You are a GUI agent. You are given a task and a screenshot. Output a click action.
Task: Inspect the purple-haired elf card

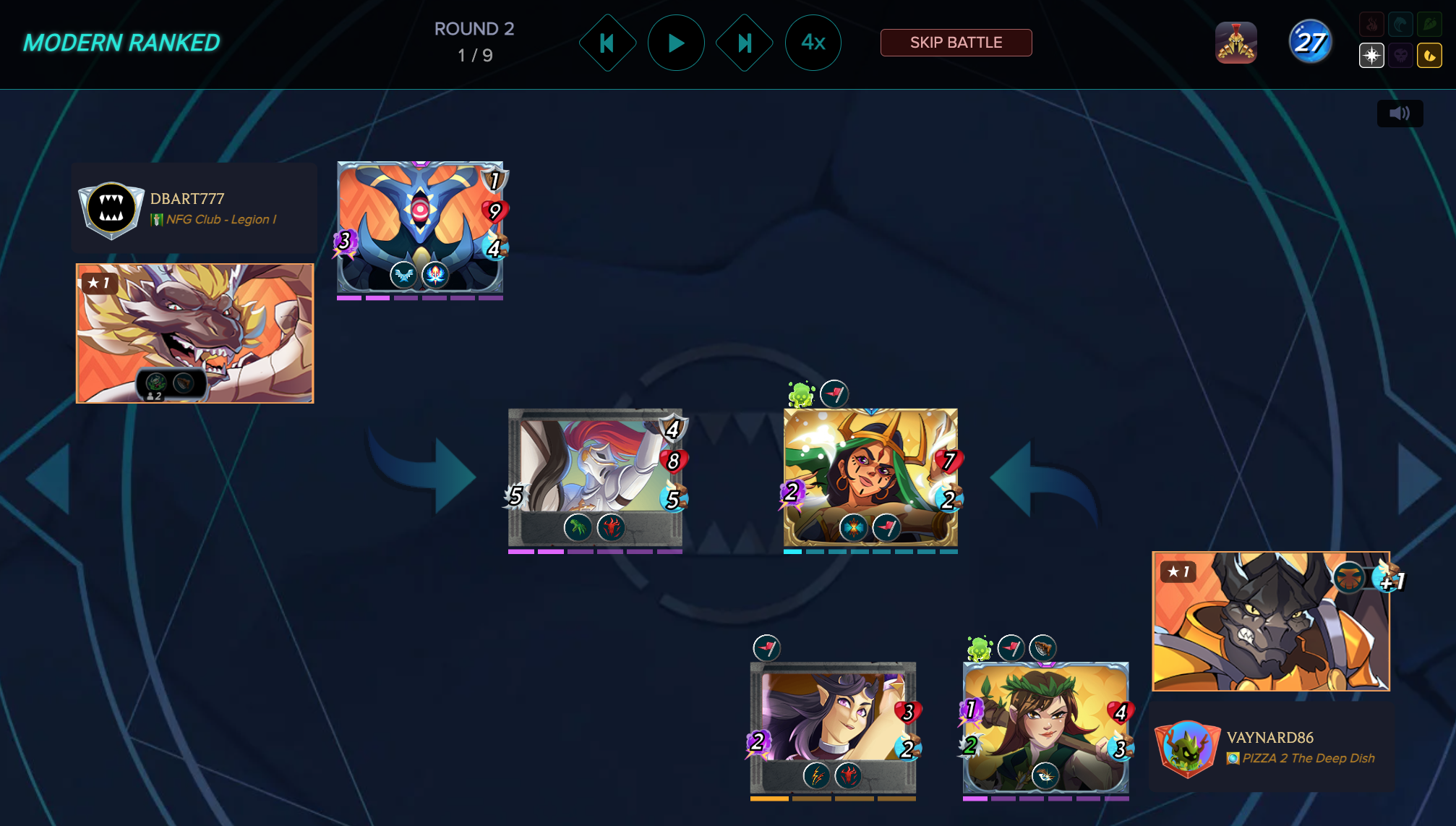click(833, 727)
